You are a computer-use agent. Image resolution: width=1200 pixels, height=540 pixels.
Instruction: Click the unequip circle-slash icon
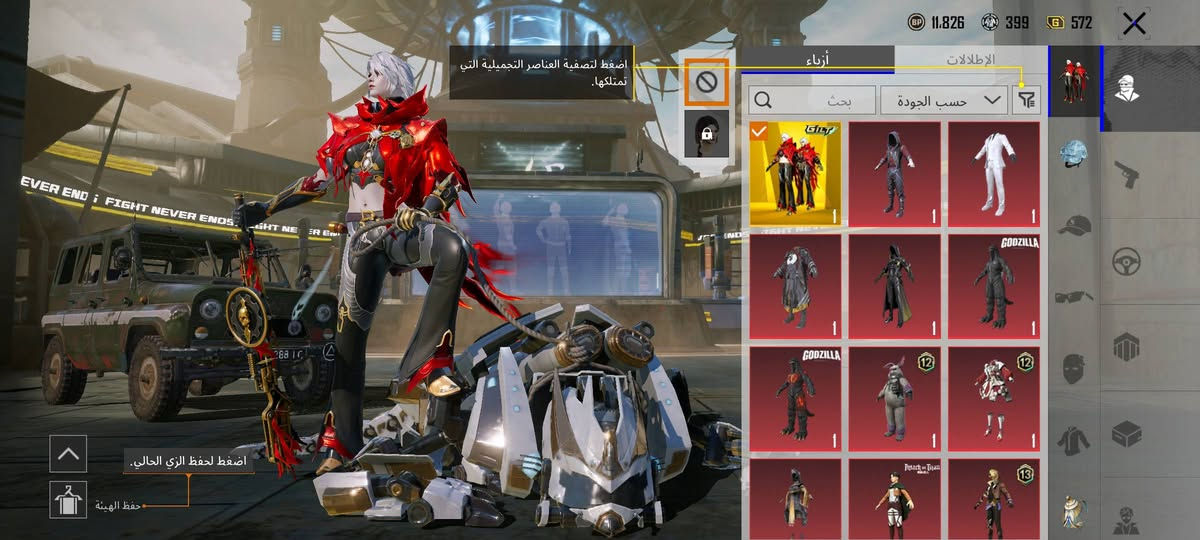(707, 83)
